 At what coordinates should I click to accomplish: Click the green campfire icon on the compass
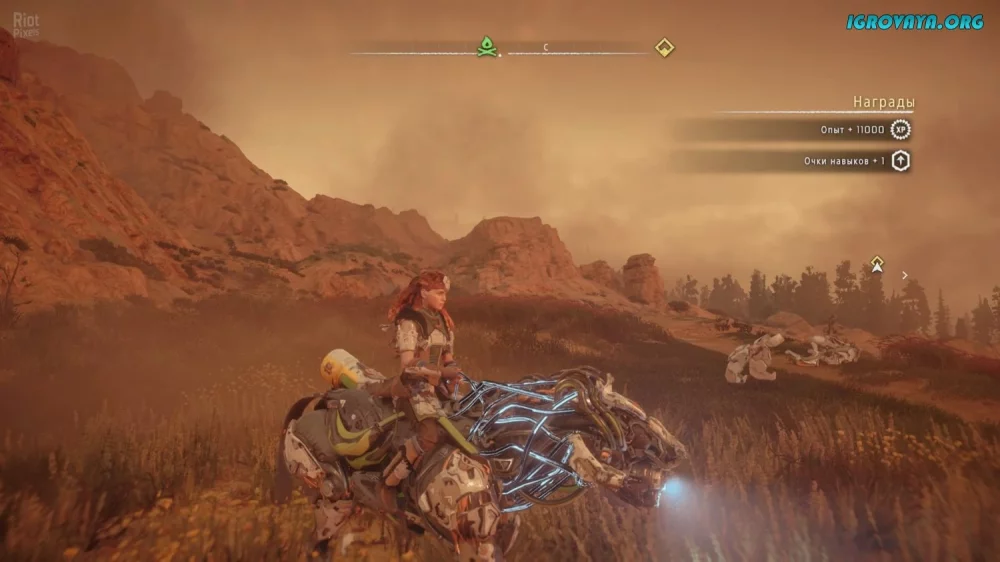487,47
